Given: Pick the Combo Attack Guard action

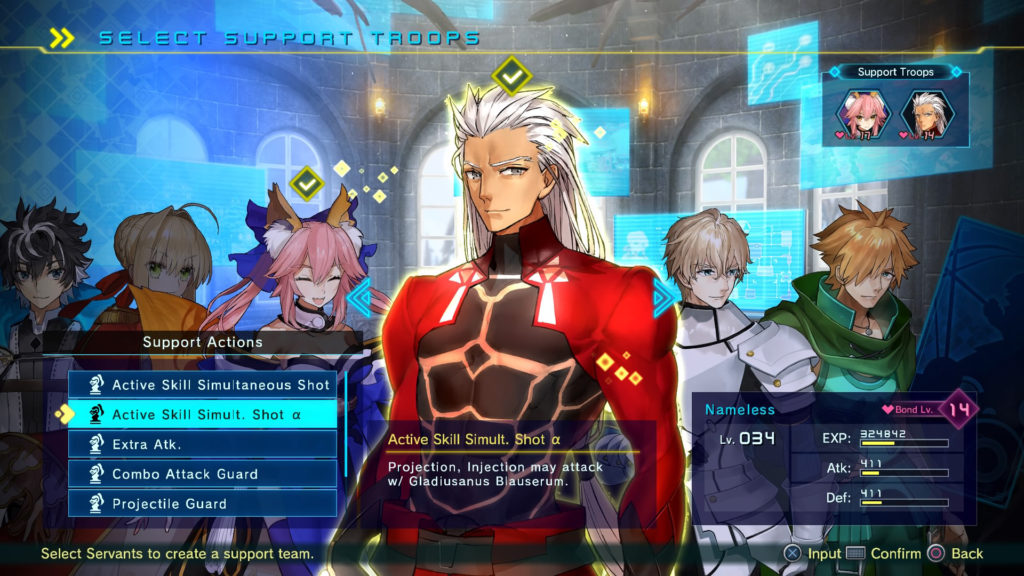Looking at the screenshot, I should (x=207, y=474).
